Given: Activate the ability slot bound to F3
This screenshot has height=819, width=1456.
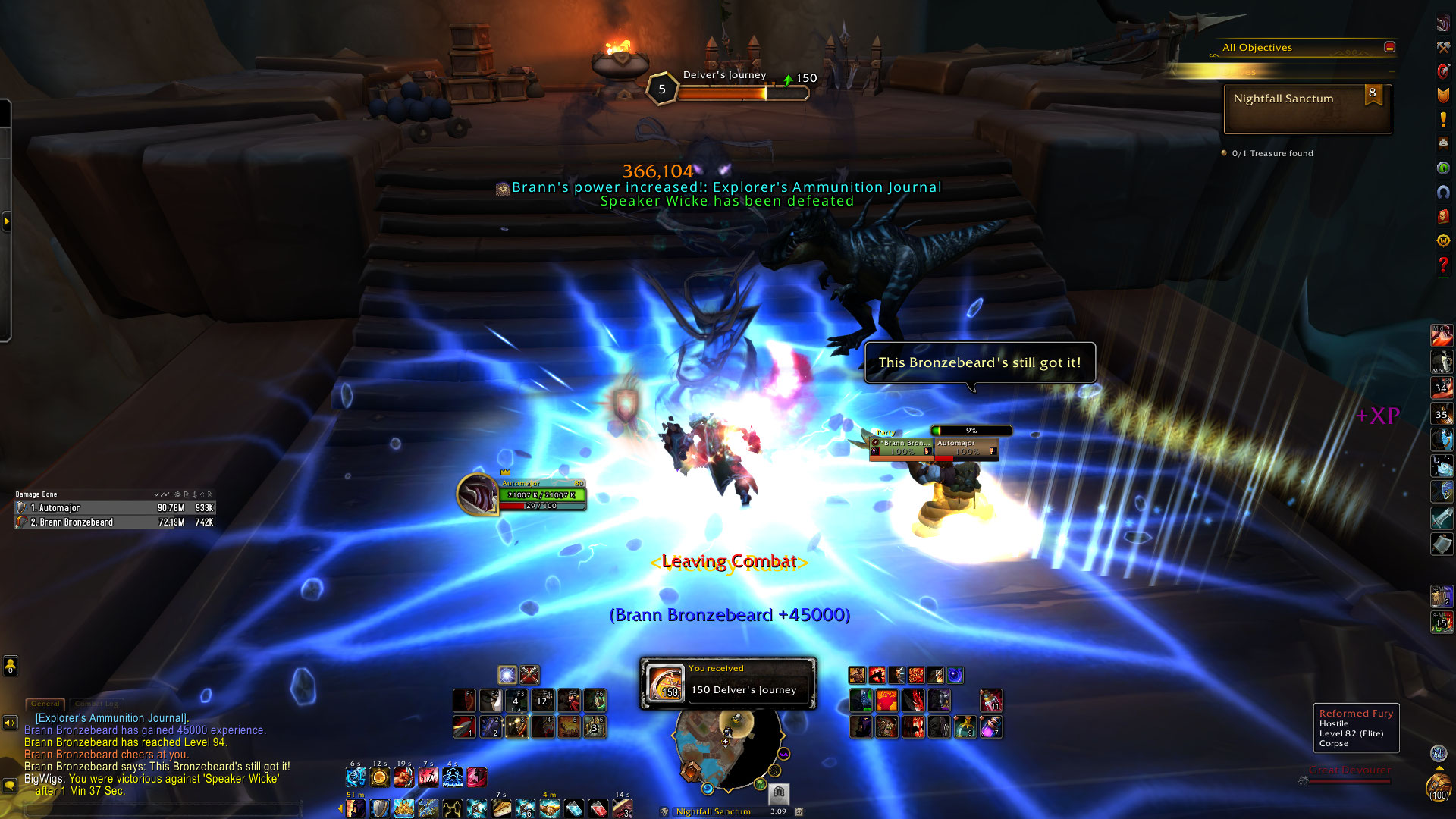Looking at the screenshot, I should tap(516, 700).
